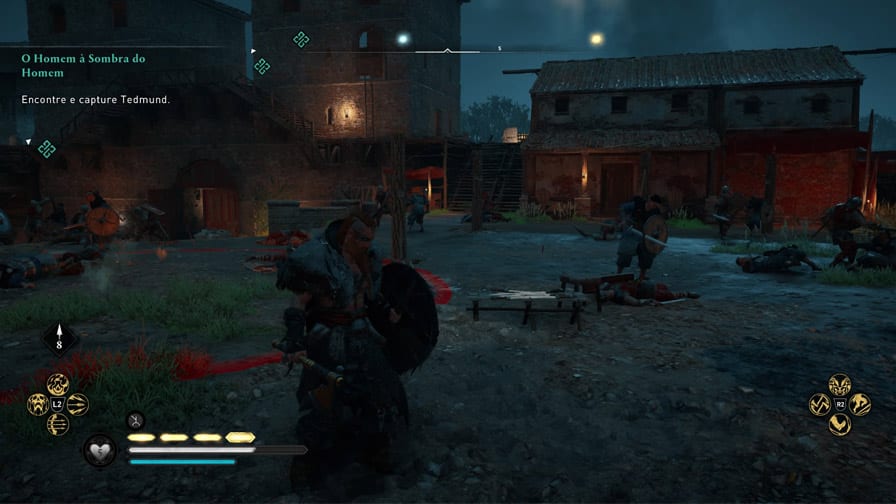Use the heart-shaped ration icon

point(100,451)
